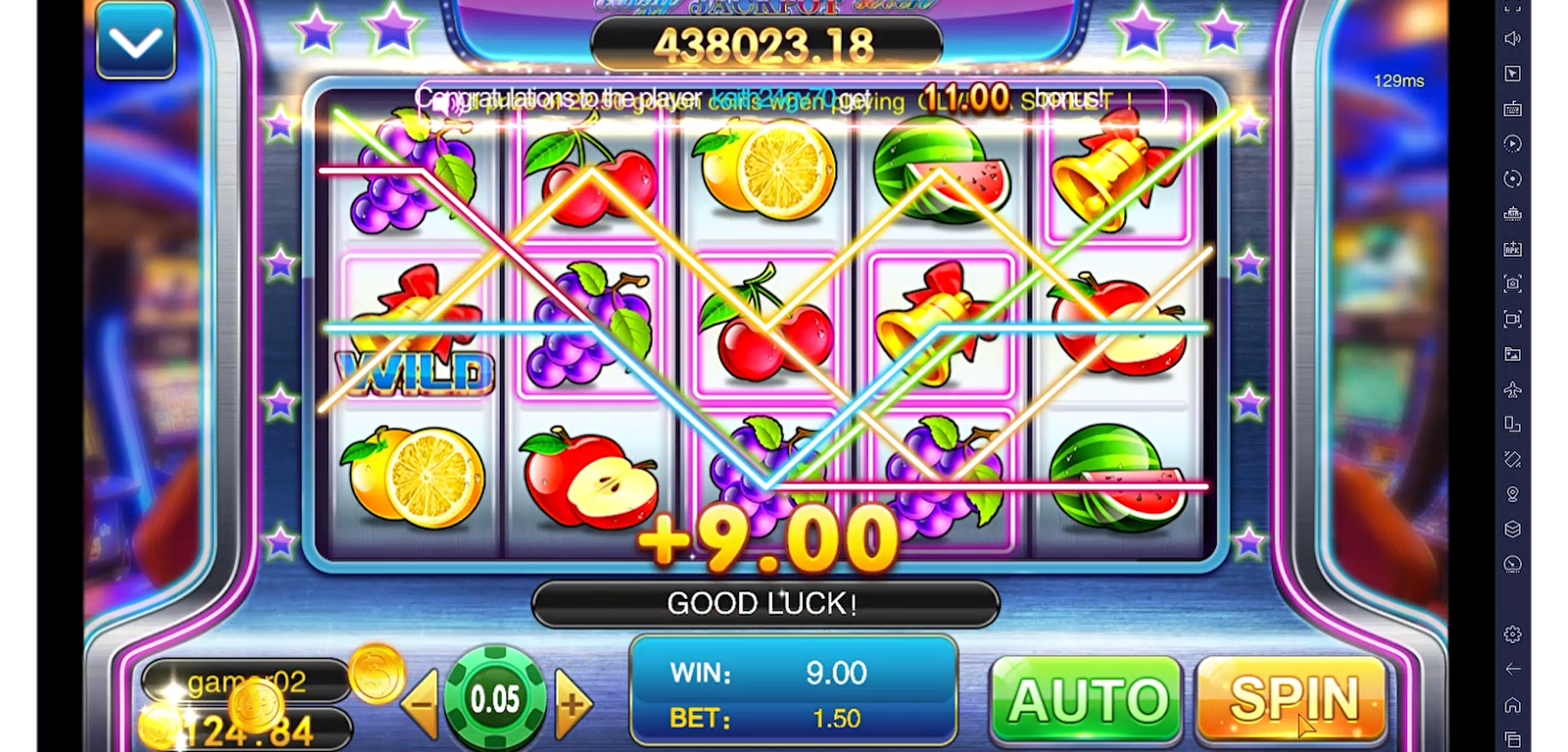The width and height of the screenshot is (1568, 752).
Task: Click the emulator home button
Action: click(x=1512, y=705)
